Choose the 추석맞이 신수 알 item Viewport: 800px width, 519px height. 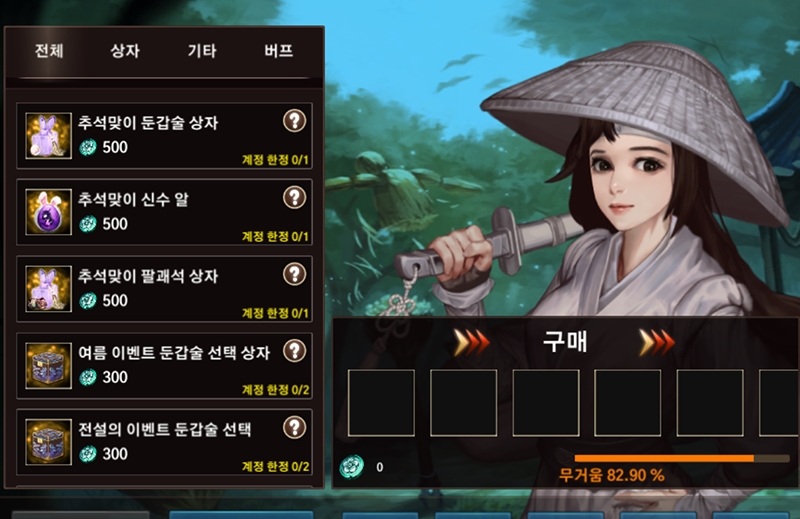[150, 212]
